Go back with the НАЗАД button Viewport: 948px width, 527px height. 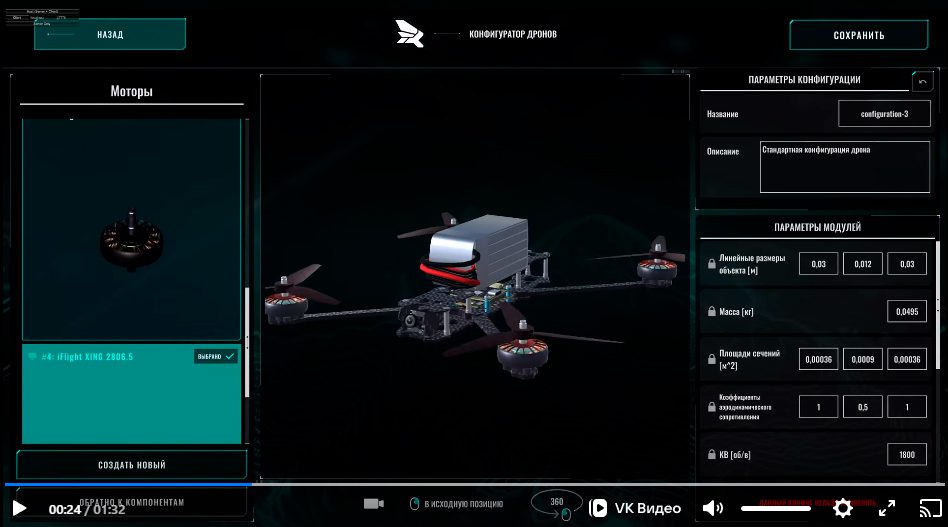point(110,34)
